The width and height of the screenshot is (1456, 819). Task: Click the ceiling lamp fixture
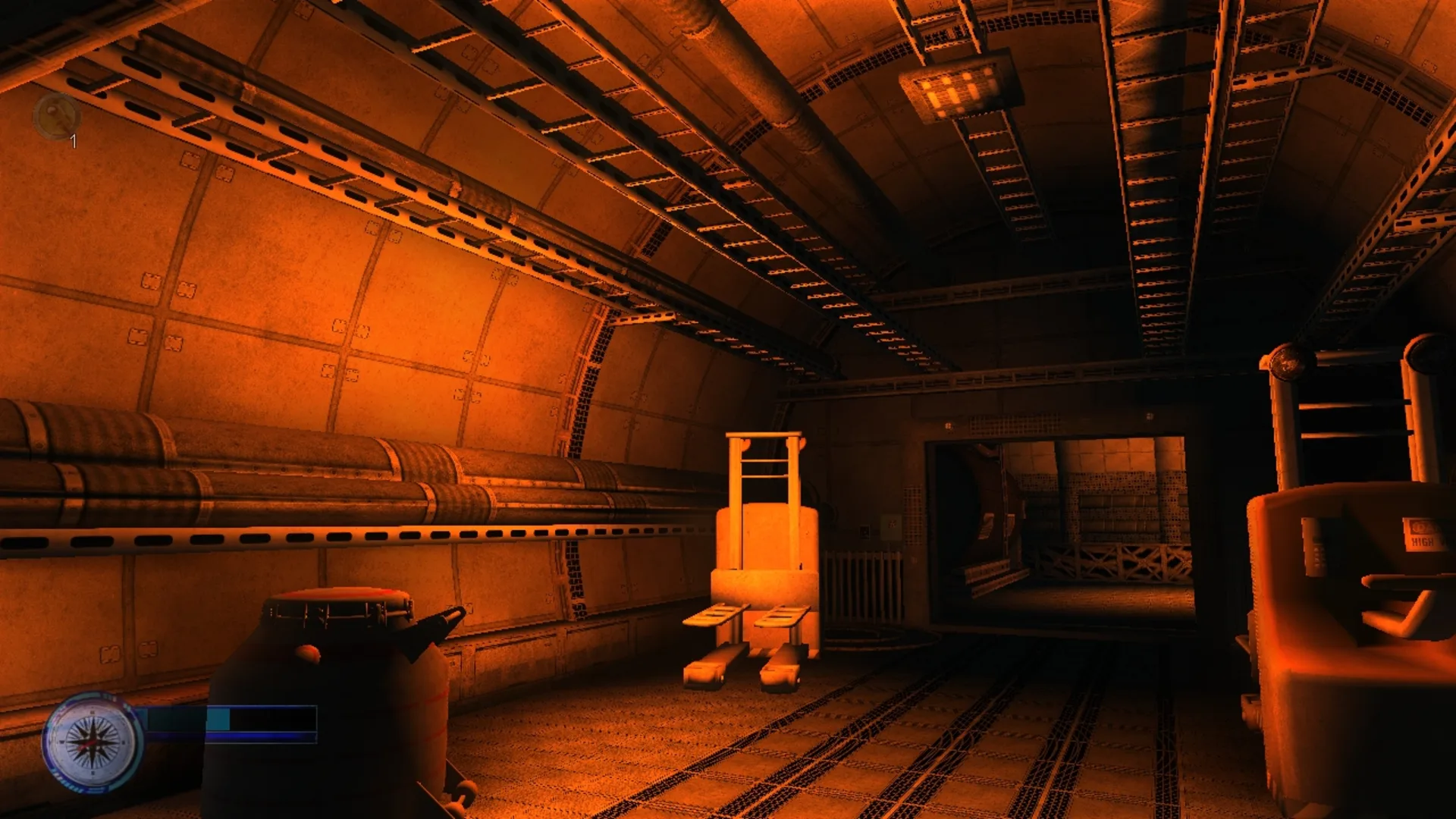click(957, 83)
